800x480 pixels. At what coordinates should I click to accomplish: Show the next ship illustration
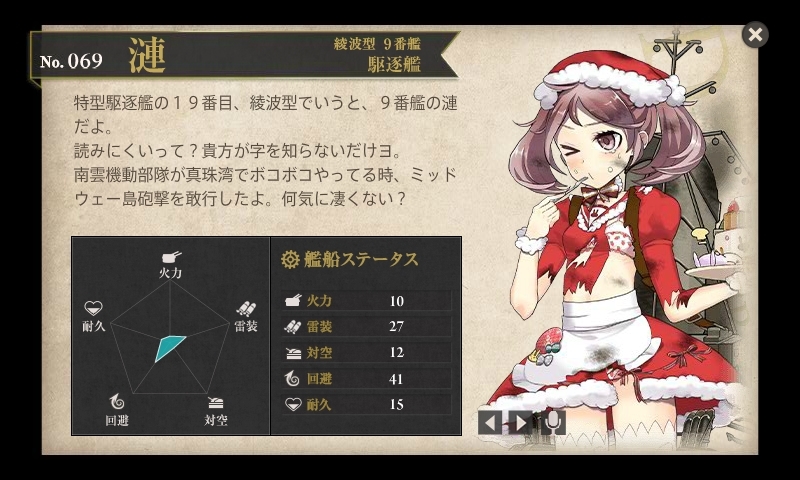[521, 422]
